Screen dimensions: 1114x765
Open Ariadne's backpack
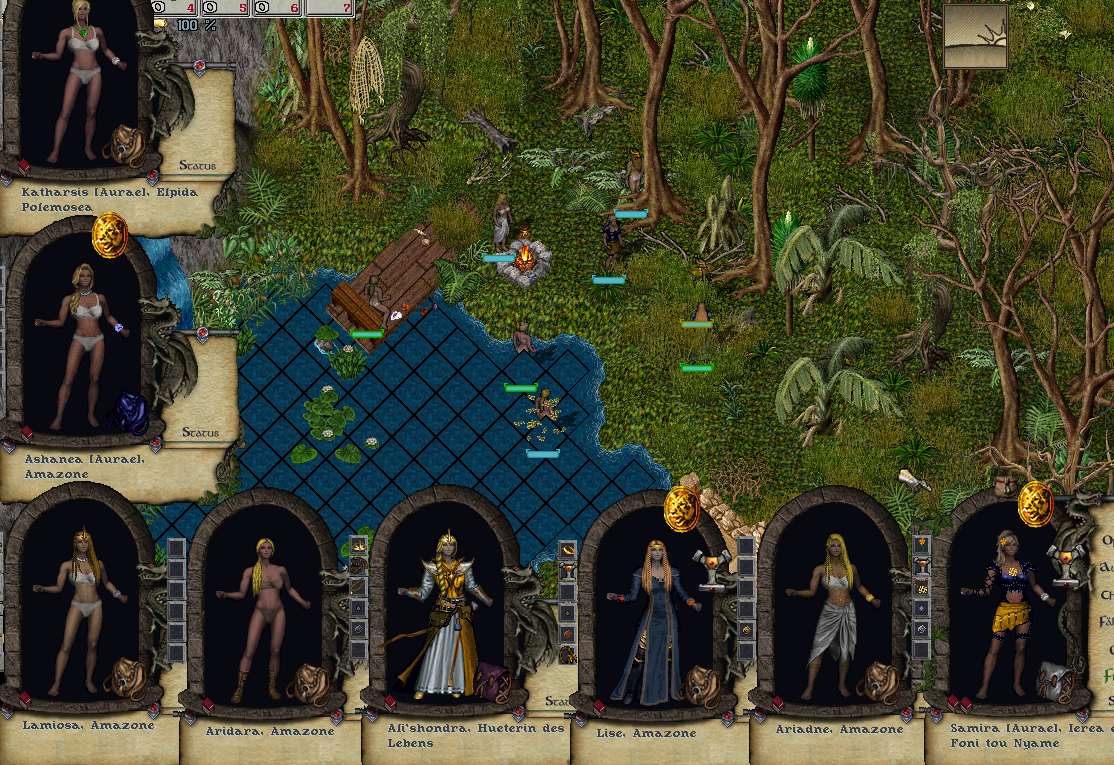[878, 682]
